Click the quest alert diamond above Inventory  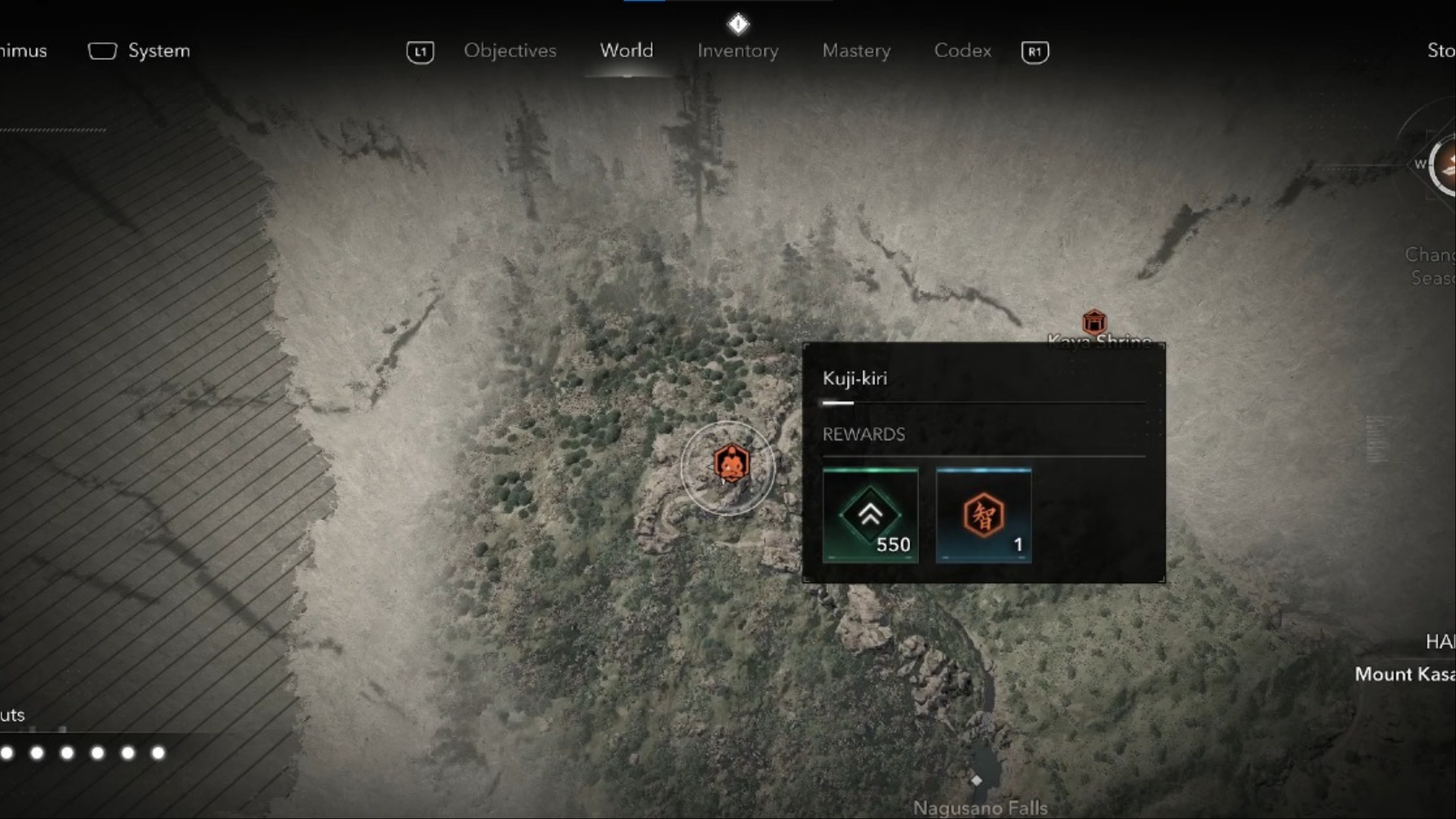(738, 24)
